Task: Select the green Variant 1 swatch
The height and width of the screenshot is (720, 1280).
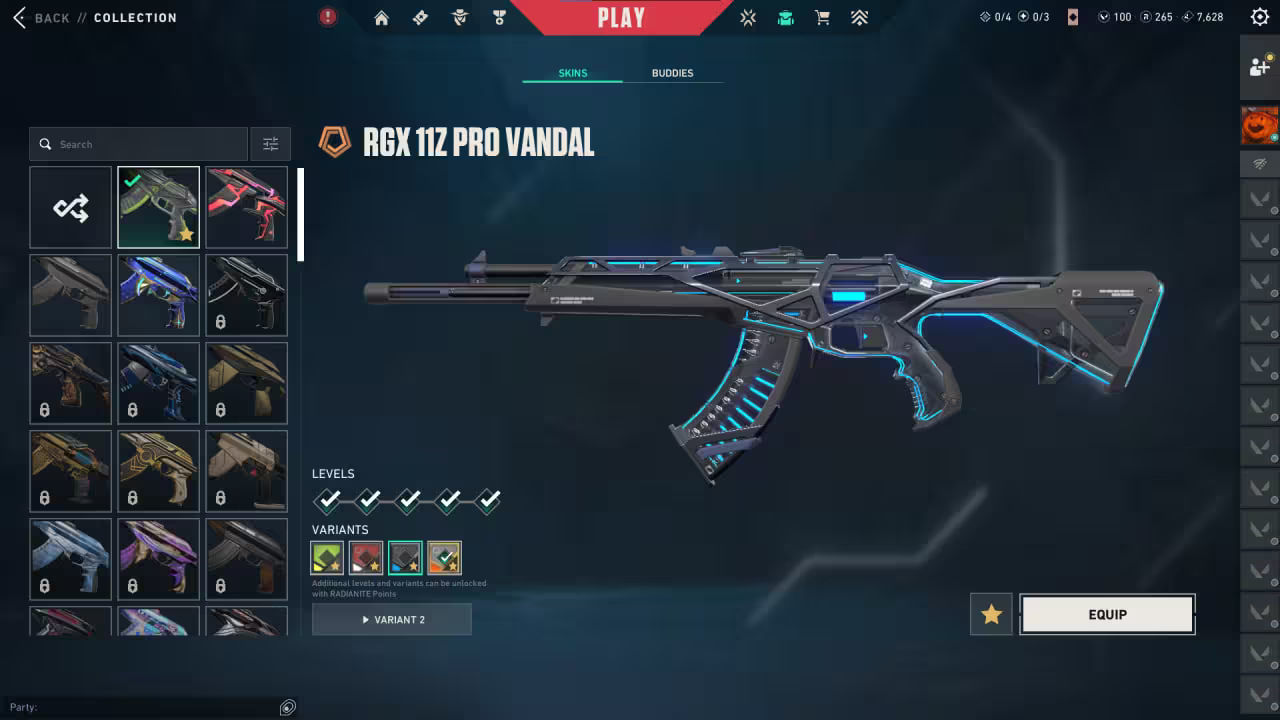Action: (327, 557)
